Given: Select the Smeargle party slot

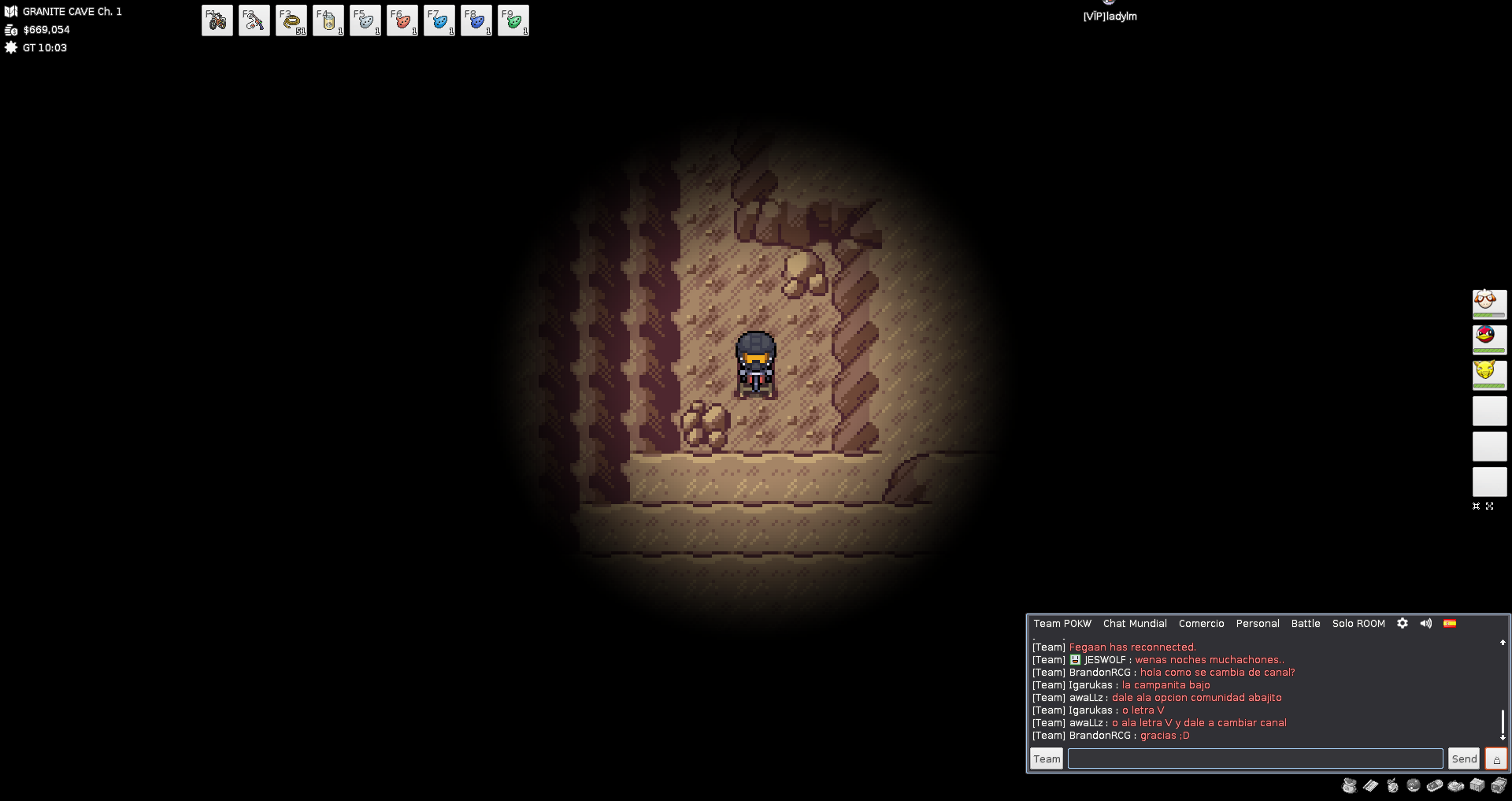Looking at the screenshot, I should (x=1489, y=303).
